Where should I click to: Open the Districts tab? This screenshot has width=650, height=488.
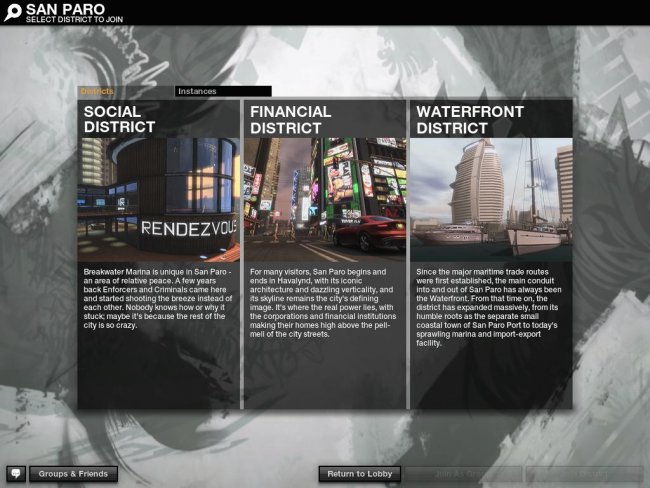point(97,91)
